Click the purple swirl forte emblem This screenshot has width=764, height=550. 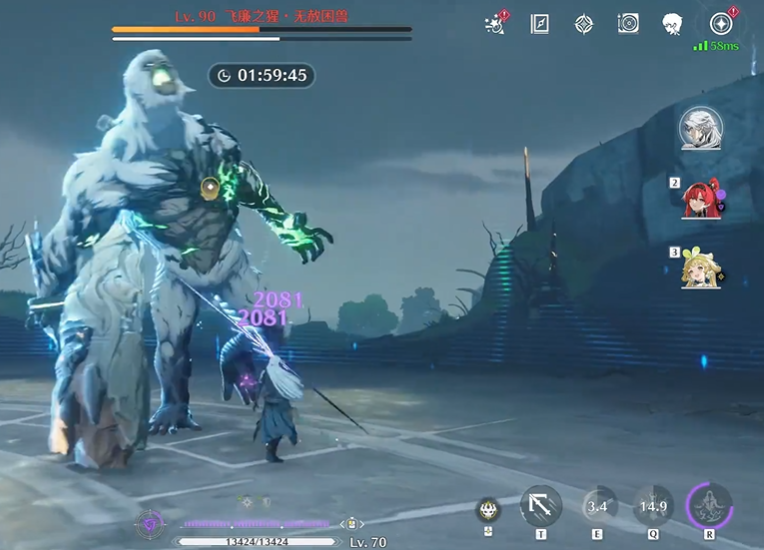[x=149, y=522]
